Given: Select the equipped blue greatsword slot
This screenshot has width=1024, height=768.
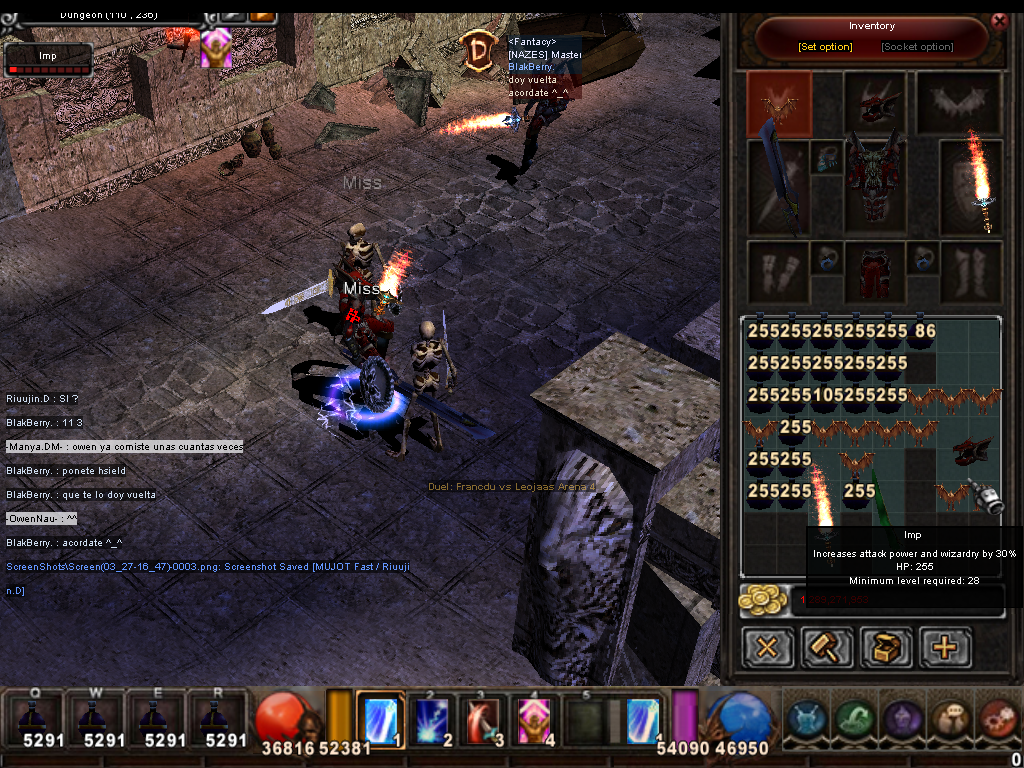Looking at the screenshot, I should pyautogui.click(x=777, y=188).
